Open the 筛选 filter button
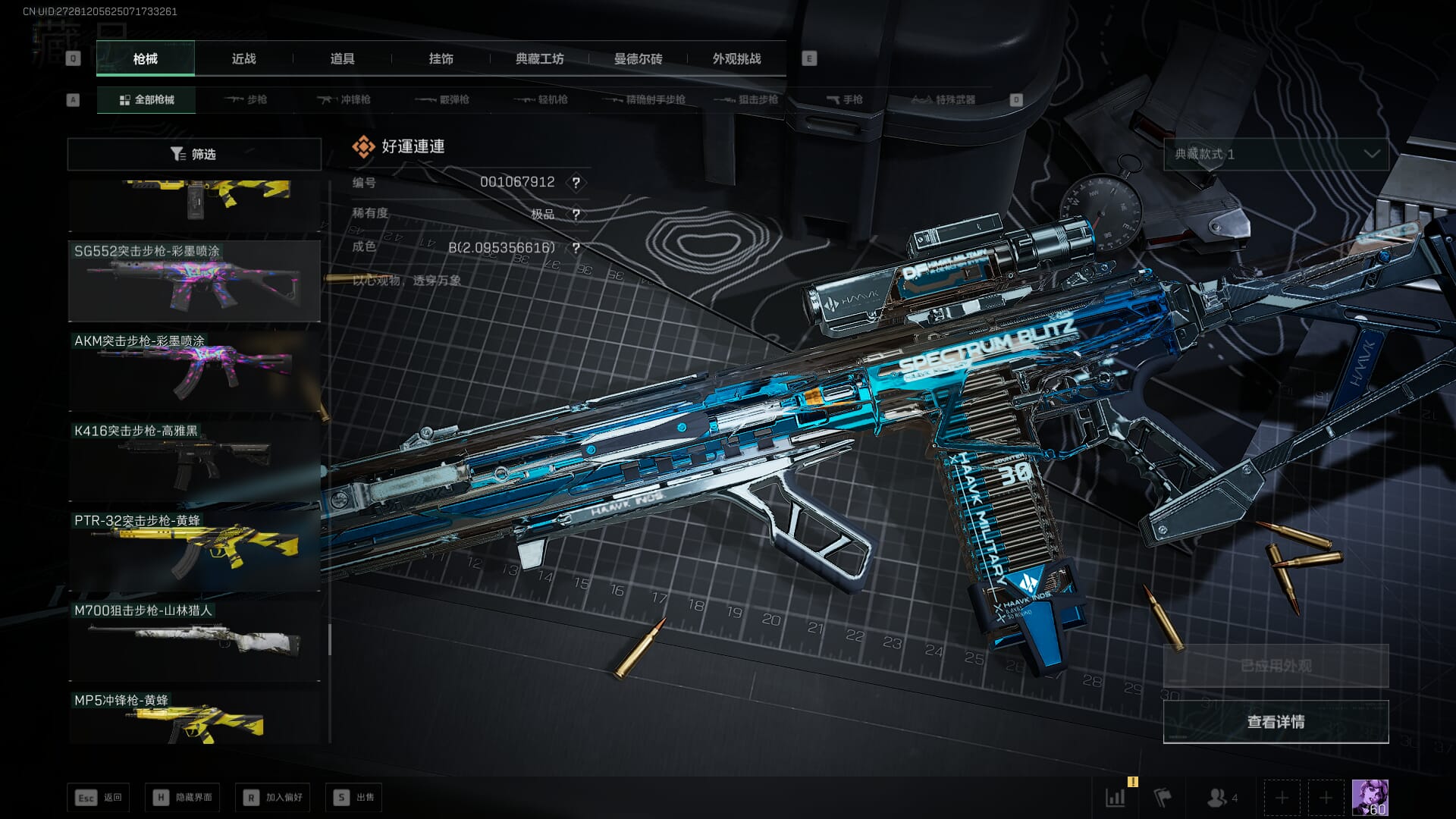The image size is (1456, 819). click(194, 154)
